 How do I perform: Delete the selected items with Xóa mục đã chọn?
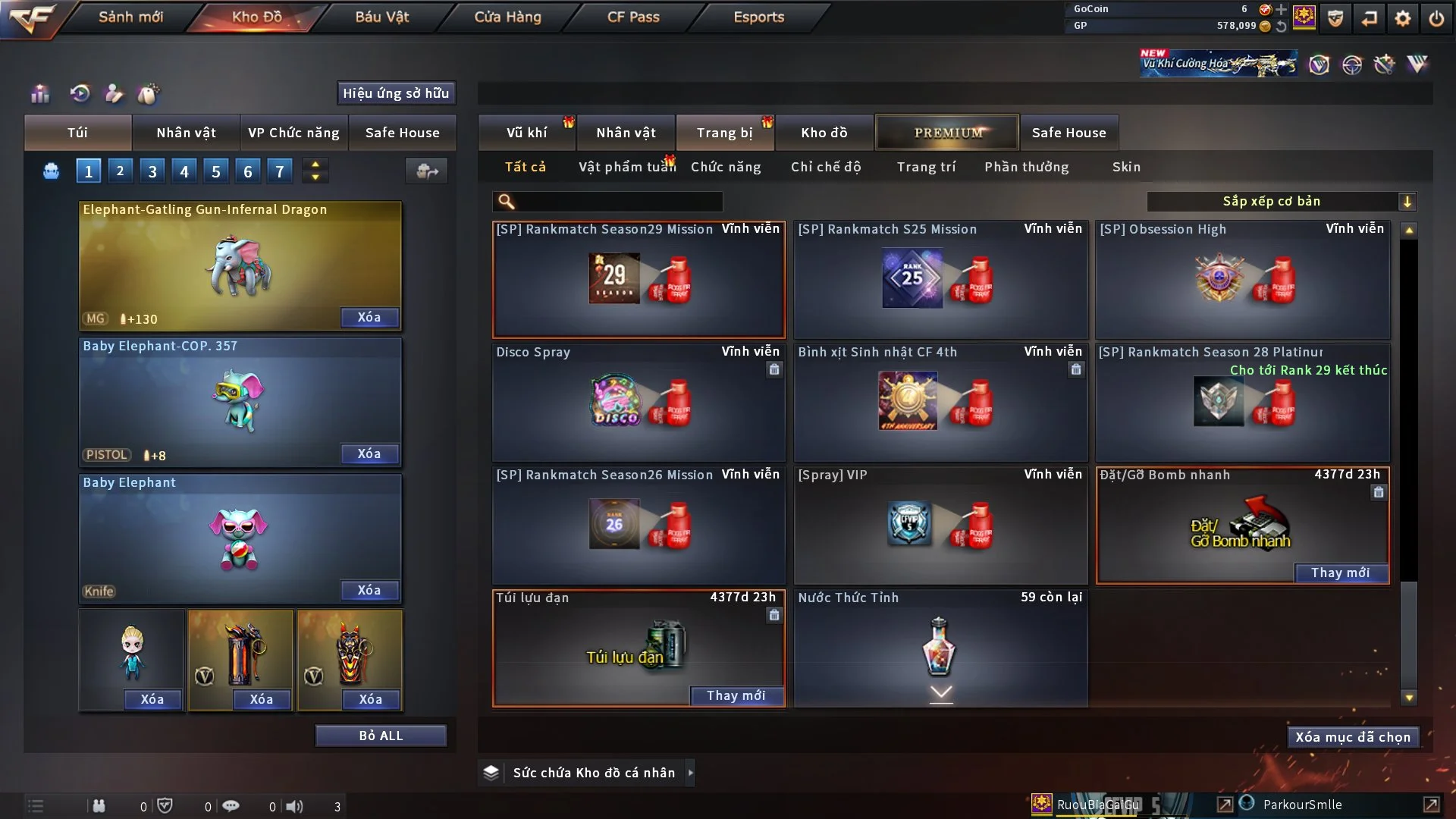(1353, 737)
